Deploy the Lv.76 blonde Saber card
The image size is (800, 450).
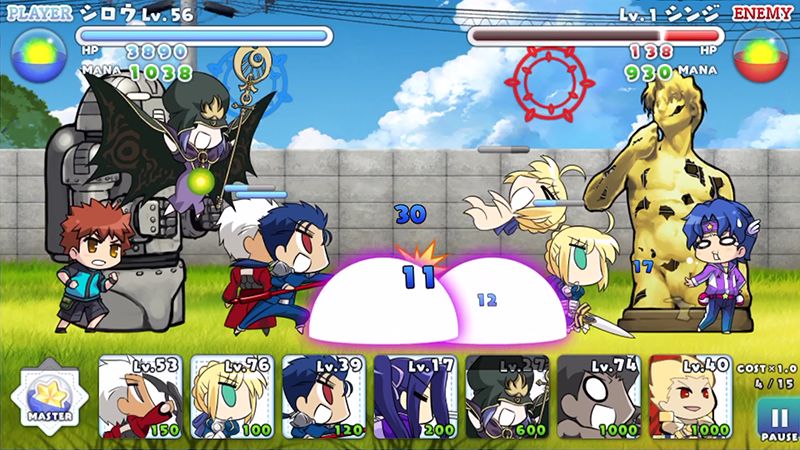tap(232, 397)
